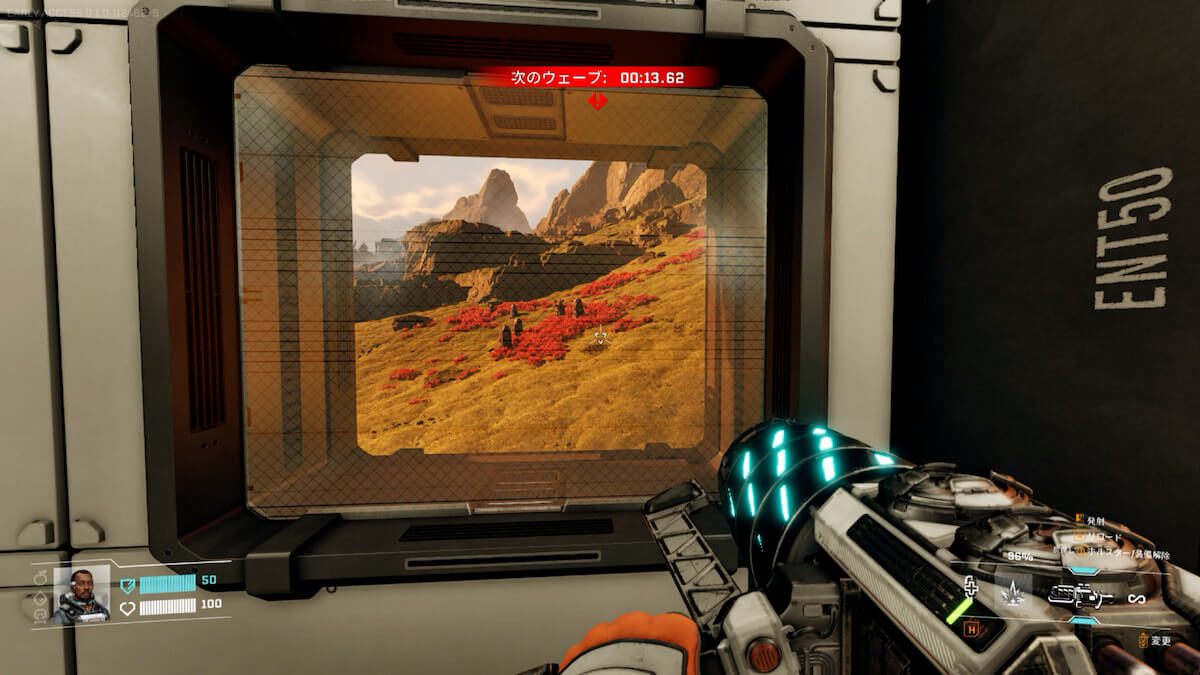Select the equipped minigun weapon icon

(1080, 598)
